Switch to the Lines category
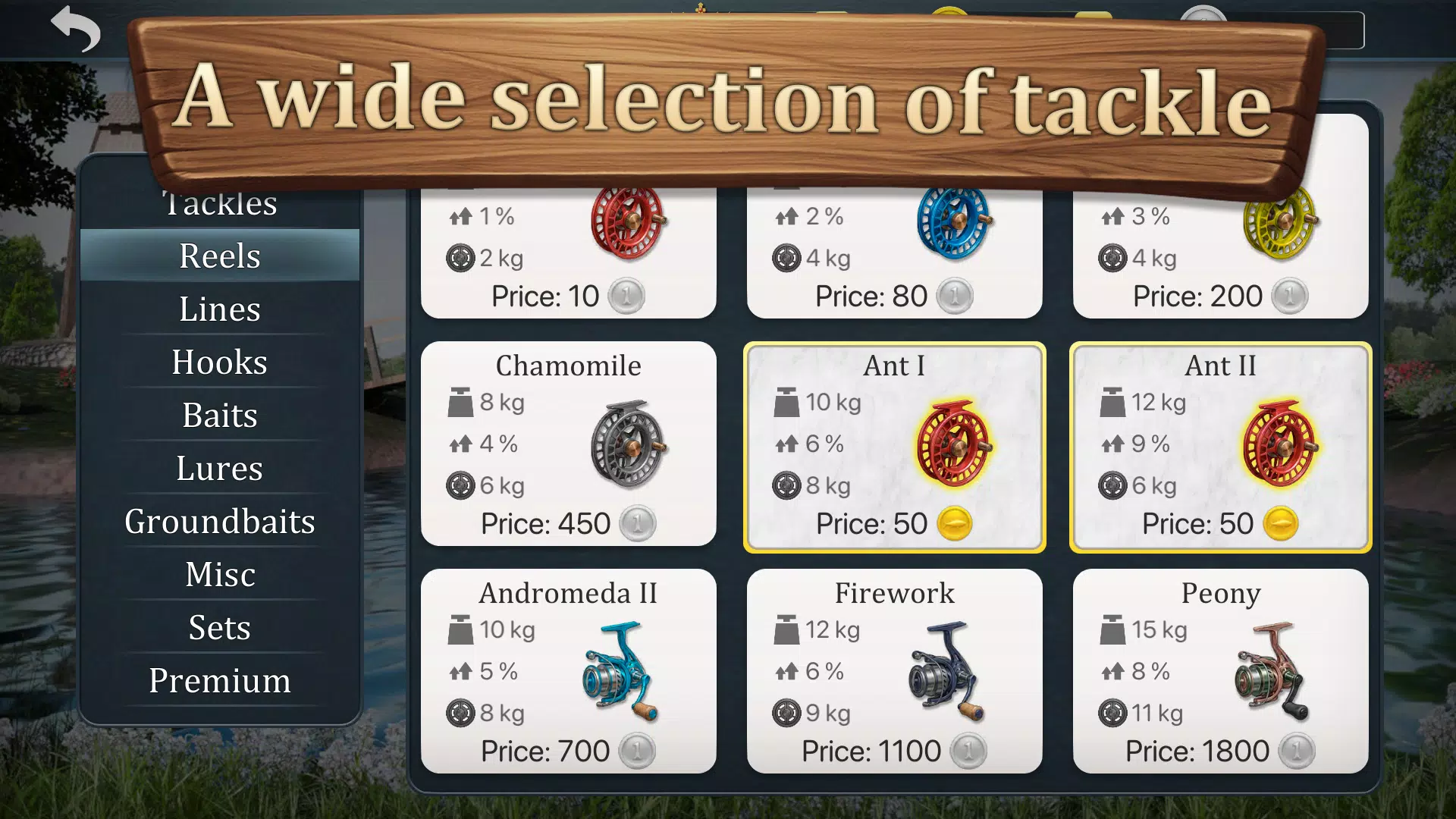 [219, 309]
